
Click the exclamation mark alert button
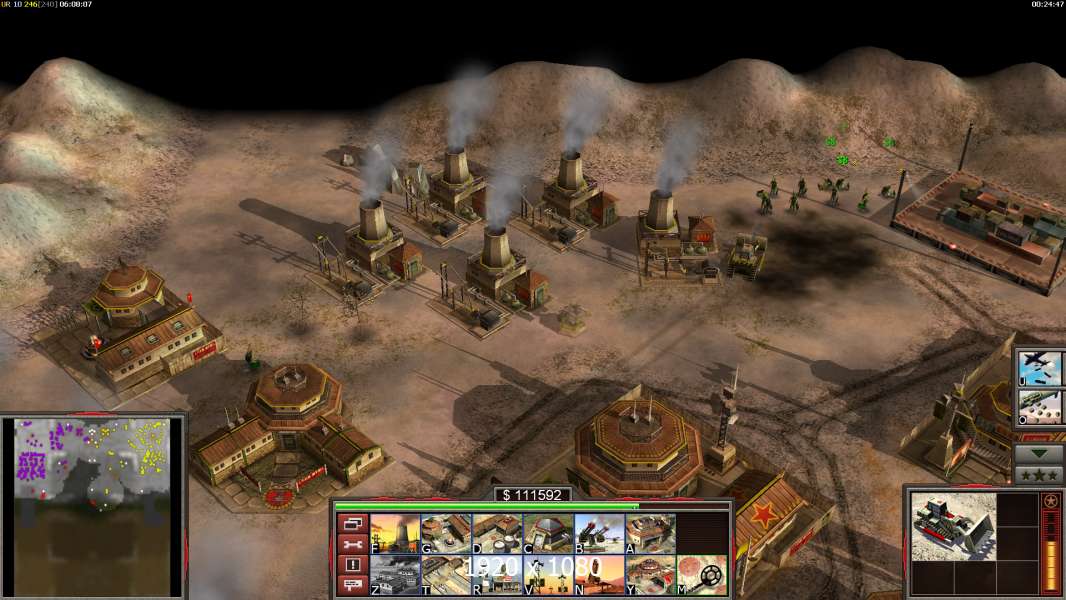[352, 565]
